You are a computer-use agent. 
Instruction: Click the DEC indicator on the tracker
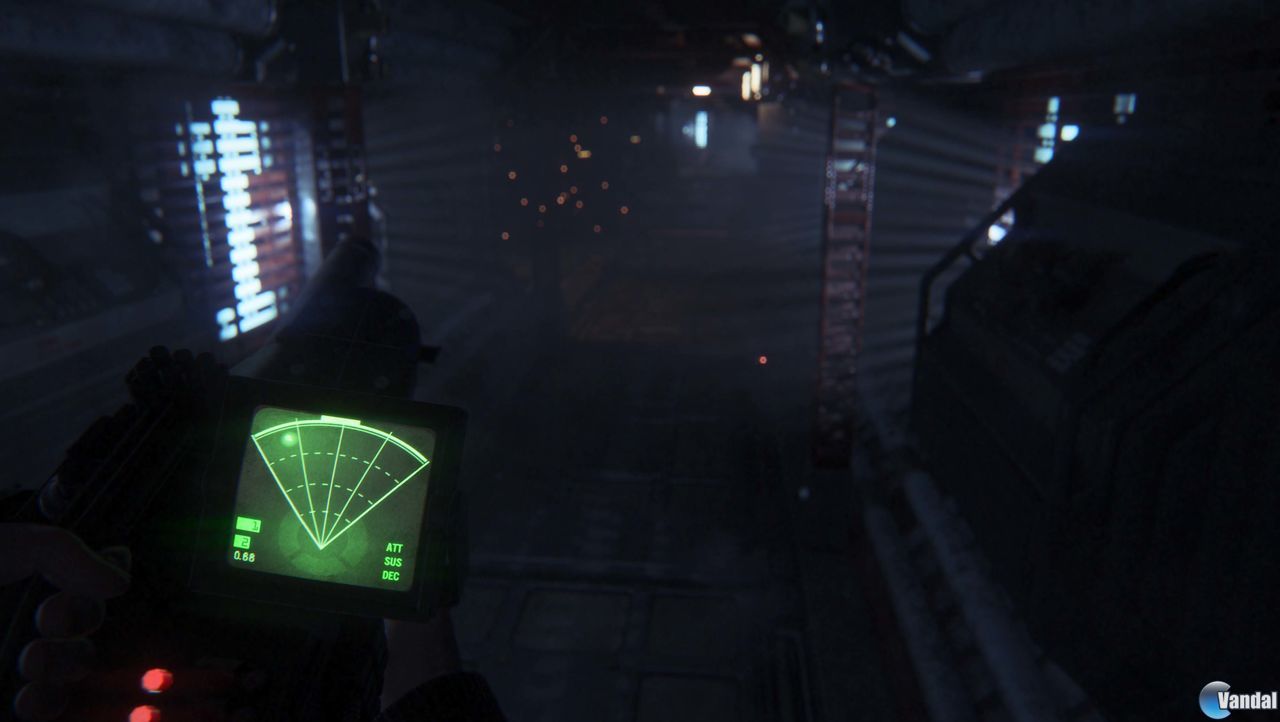click(x=391, y=577)
